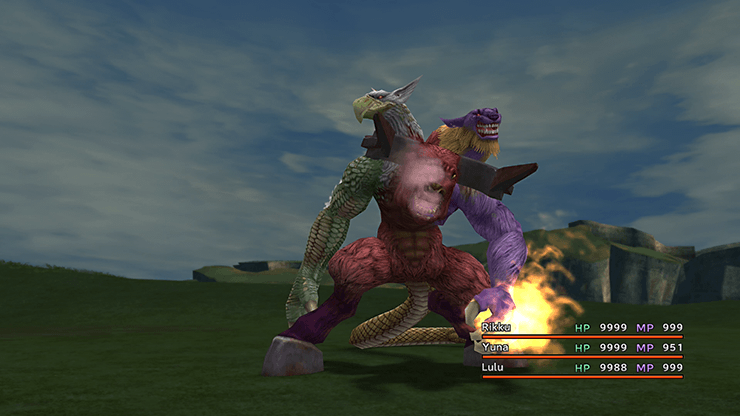Pick Lulu from the party list
This screenshot has width=740, height=416.
(x=494, y=367)
